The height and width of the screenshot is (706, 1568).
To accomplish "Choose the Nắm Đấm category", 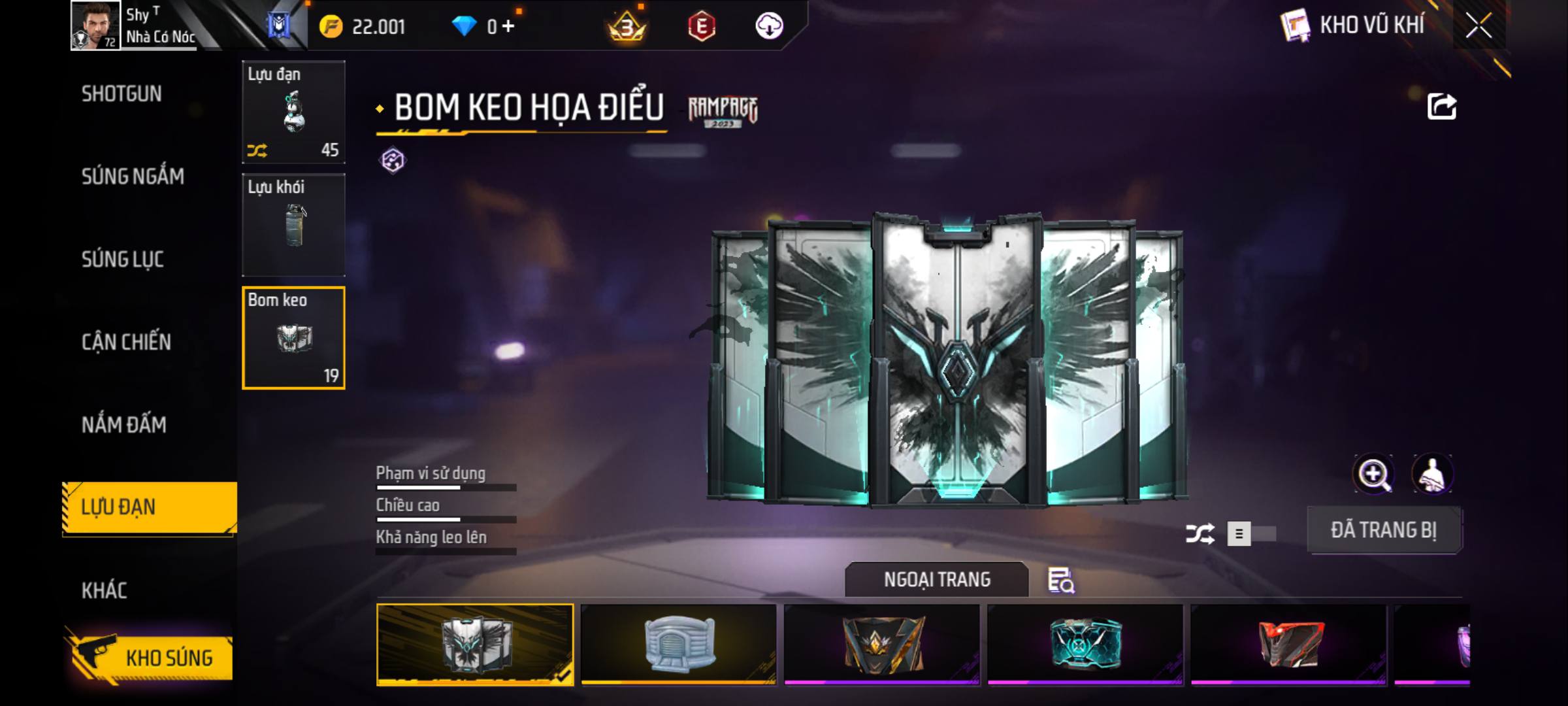I will (x=124, y=425).
